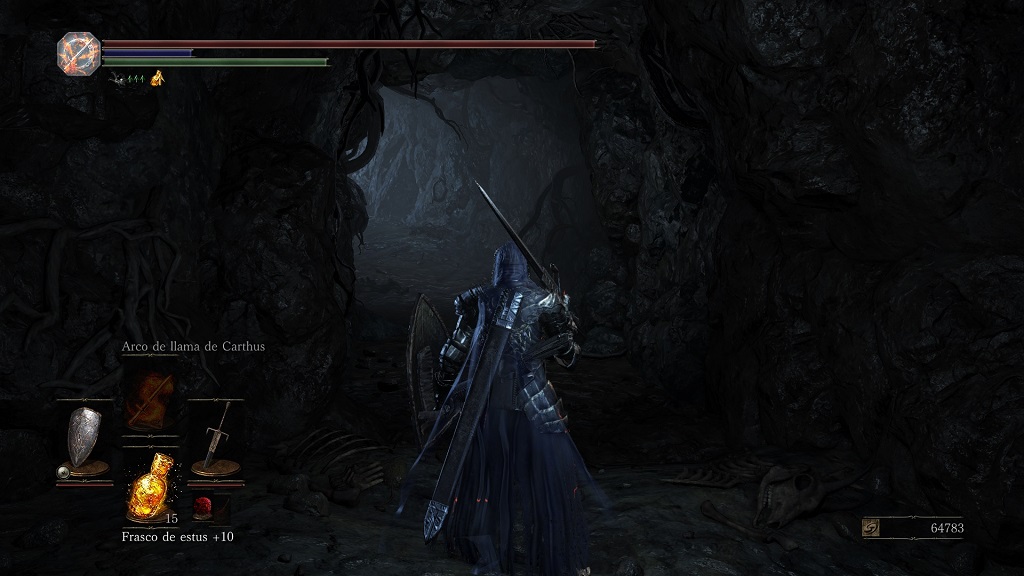The width and height of the screenshot is (1024, 576).
Task: Click the green arrows buff icon
Action: tap(134, 78)
